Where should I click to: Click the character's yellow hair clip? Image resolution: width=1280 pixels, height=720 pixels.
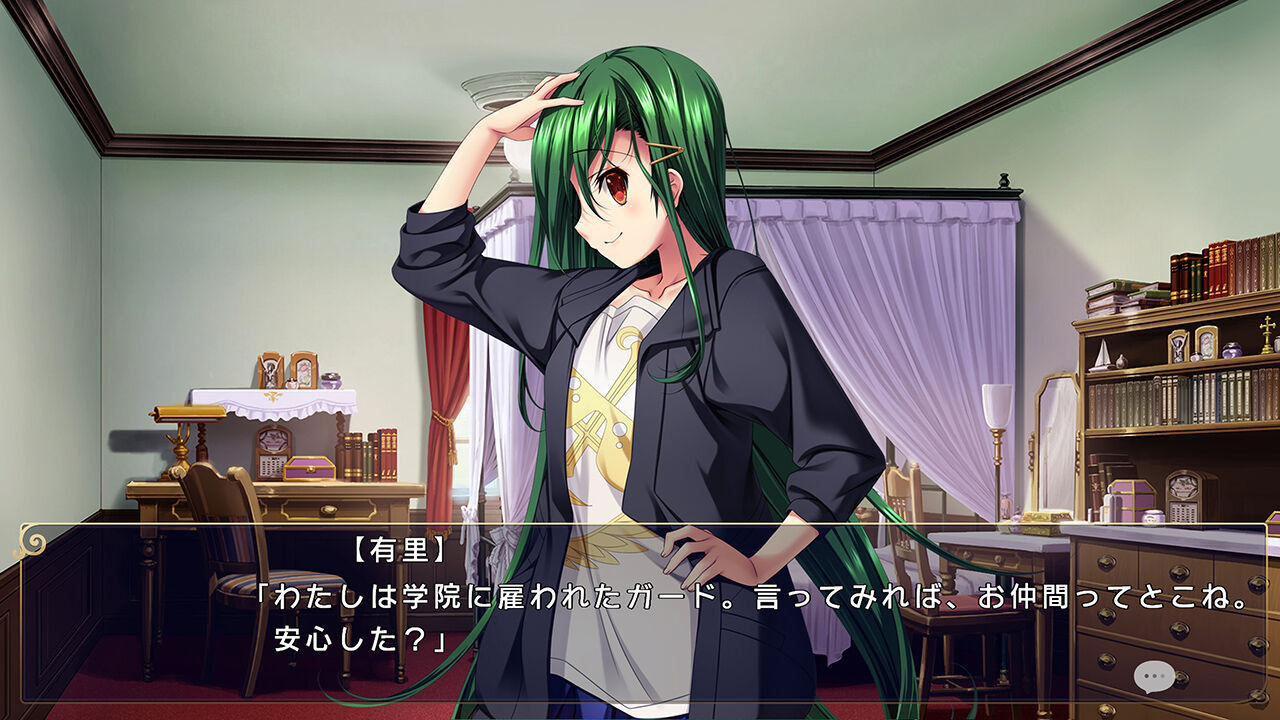click(668, 150)
